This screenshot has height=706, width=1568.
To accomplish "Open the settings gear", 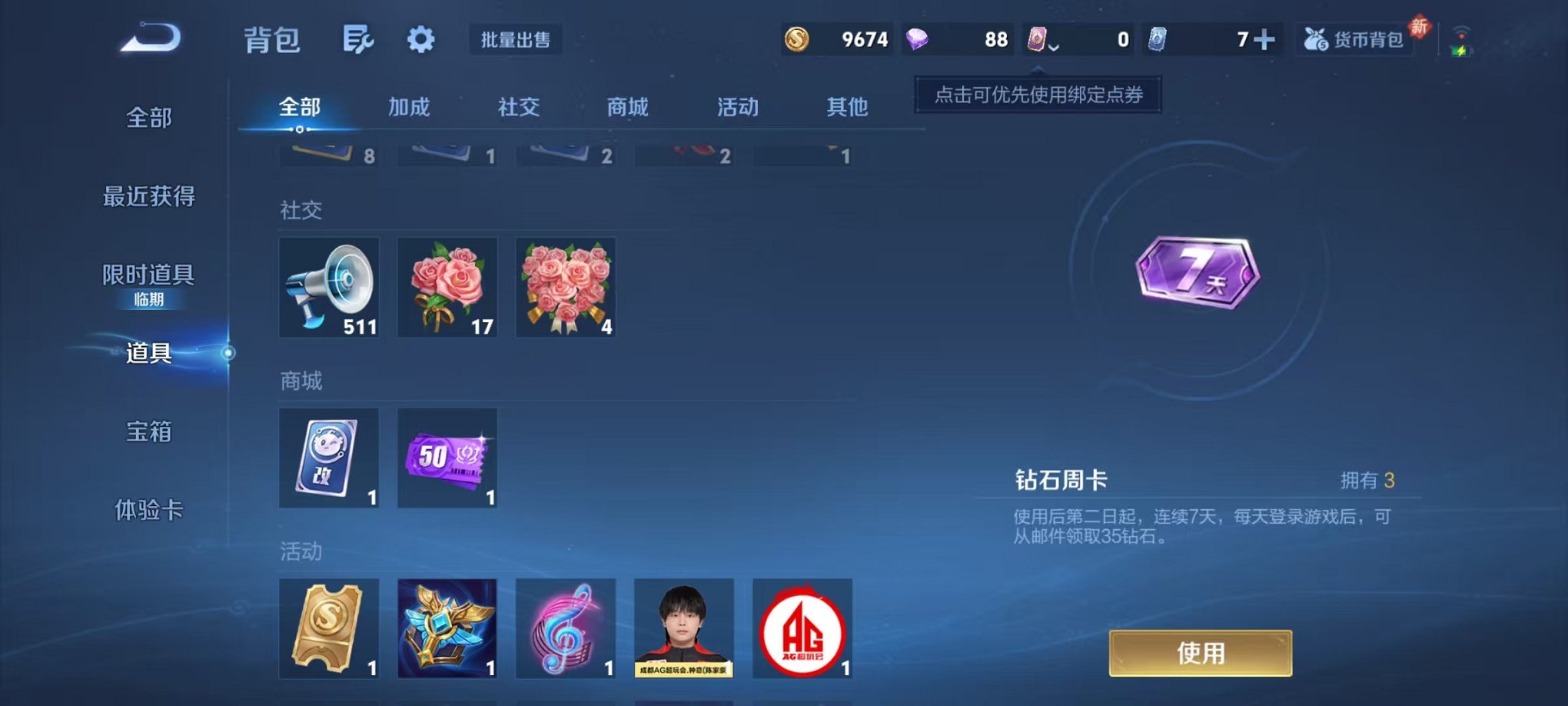I will coord(420,38).
